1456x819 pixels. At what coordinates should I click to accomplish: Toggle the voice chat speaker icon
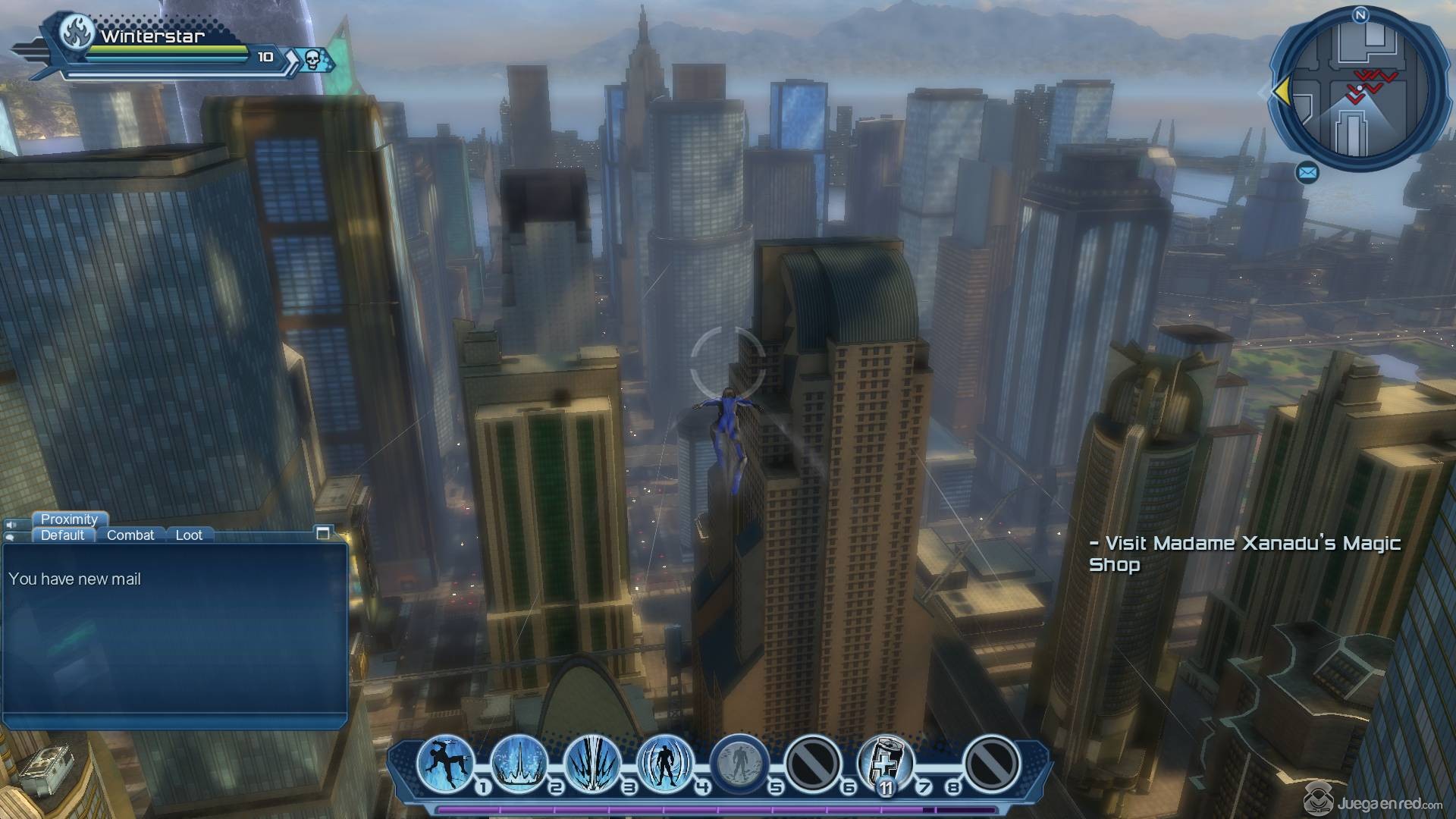pos(11,524)
